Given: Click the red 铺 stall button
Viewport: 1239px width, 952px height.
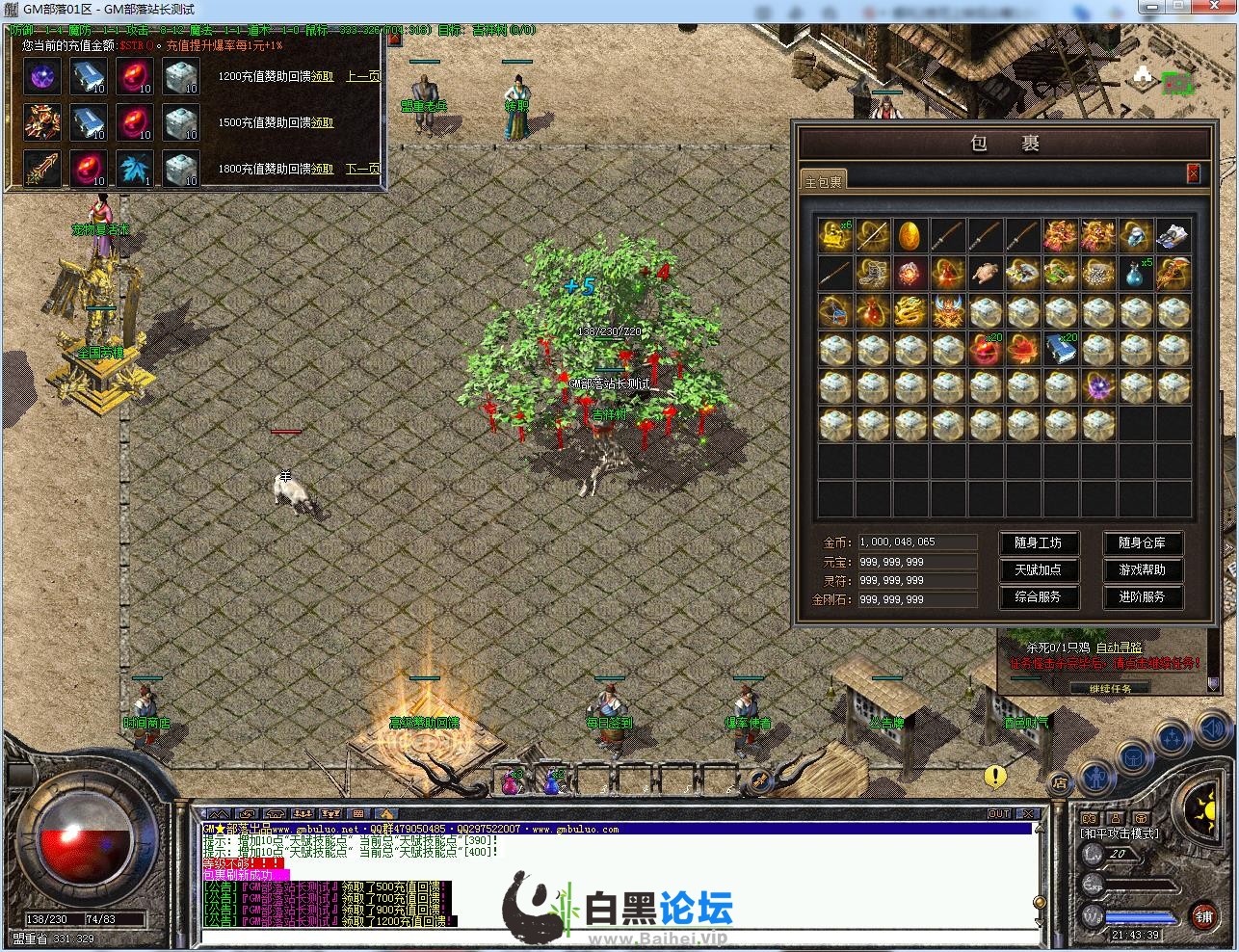Looking at the screenshot, I should [1202, 914].
